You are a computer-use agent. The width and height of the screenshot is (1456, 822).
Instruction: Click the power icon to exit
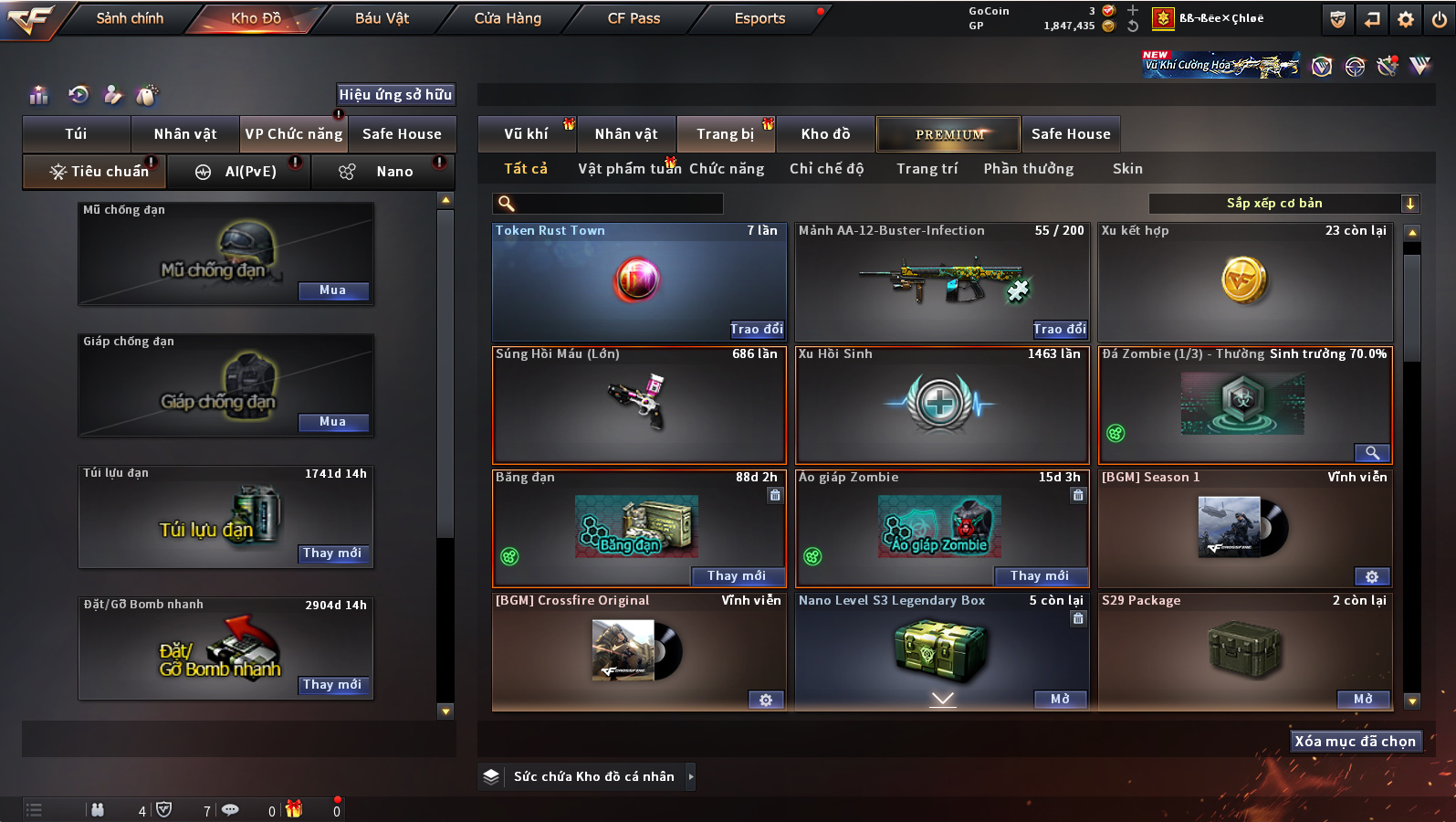1440,19
